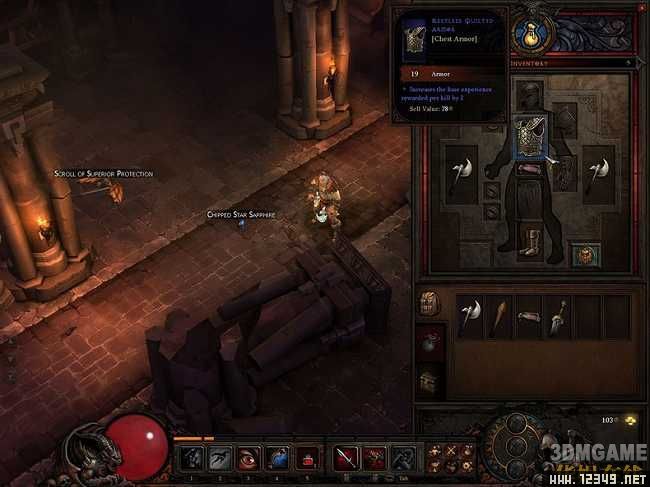
Task: Pick the wooden club in the backpack
Action: pos(497,316)
